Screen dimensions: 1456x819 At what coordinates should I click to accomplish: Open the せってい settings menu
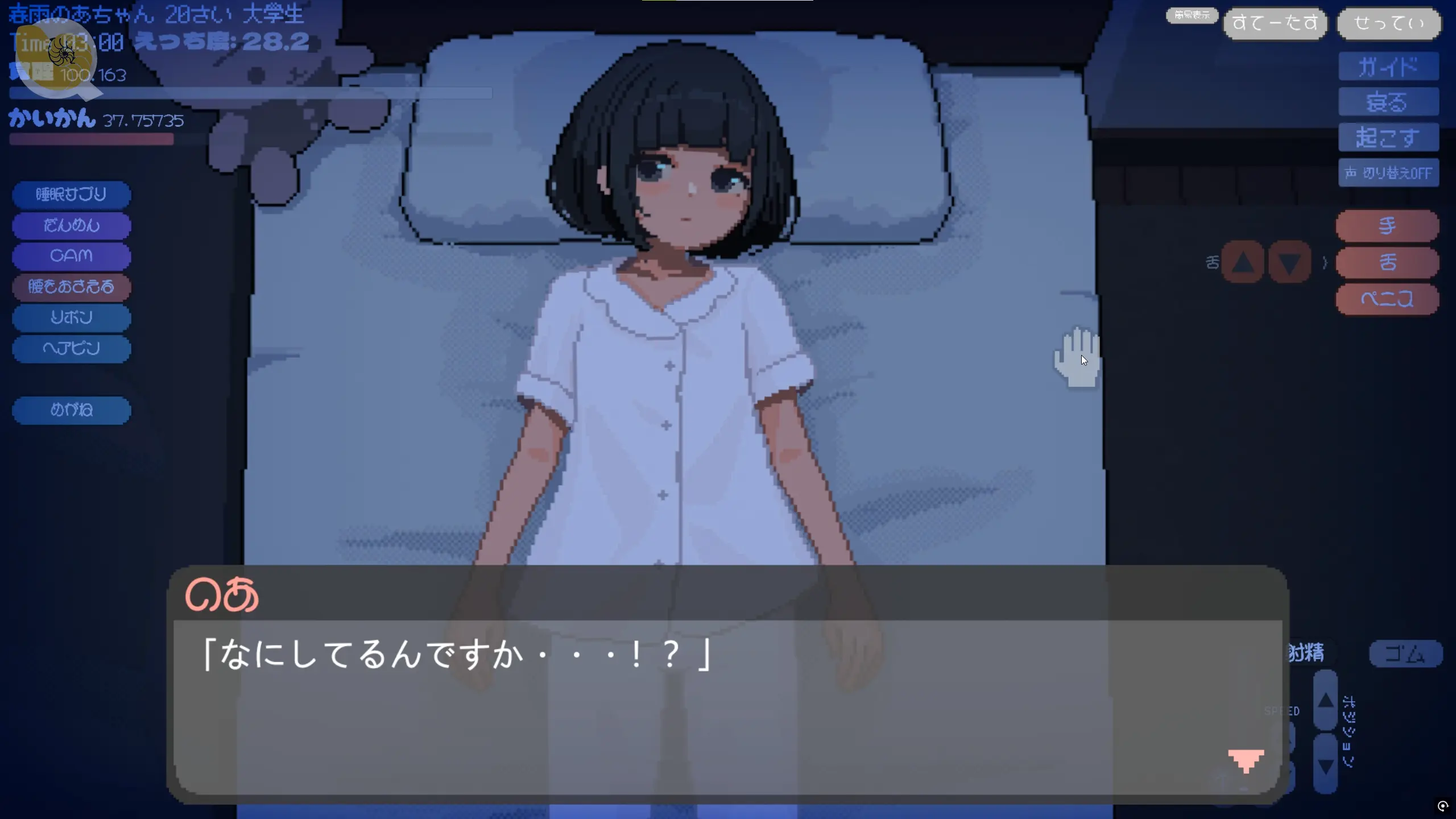1388,23
